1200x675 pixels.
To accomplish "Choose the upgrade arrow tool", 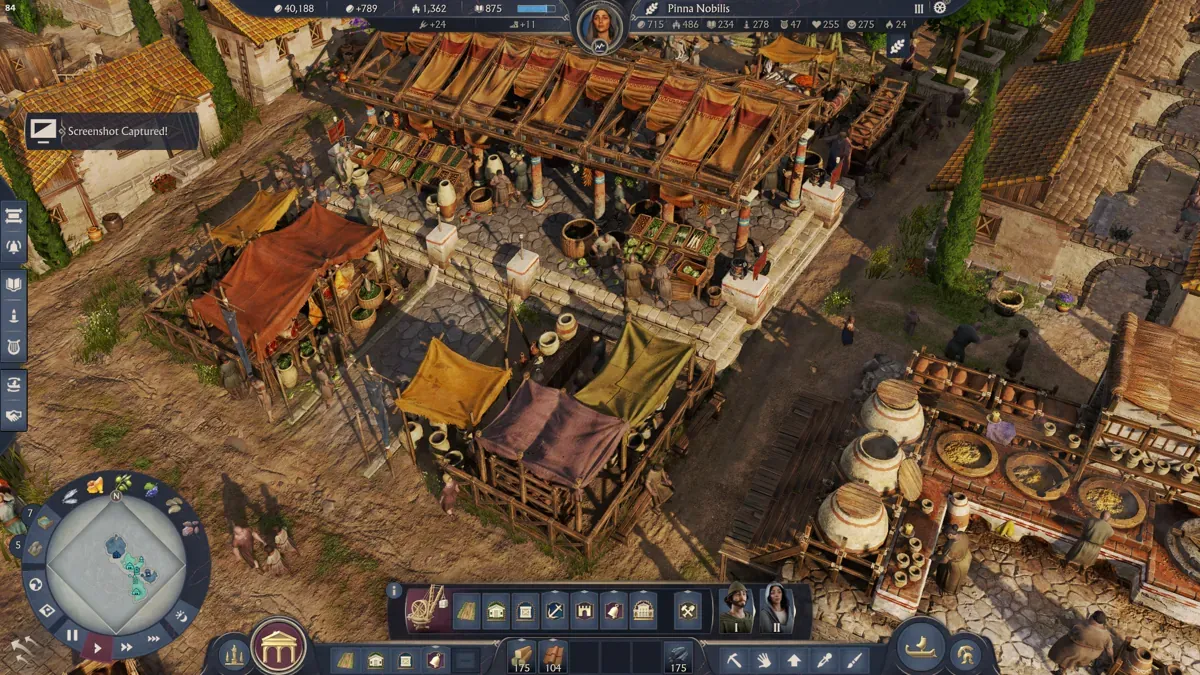I will 794,660.
